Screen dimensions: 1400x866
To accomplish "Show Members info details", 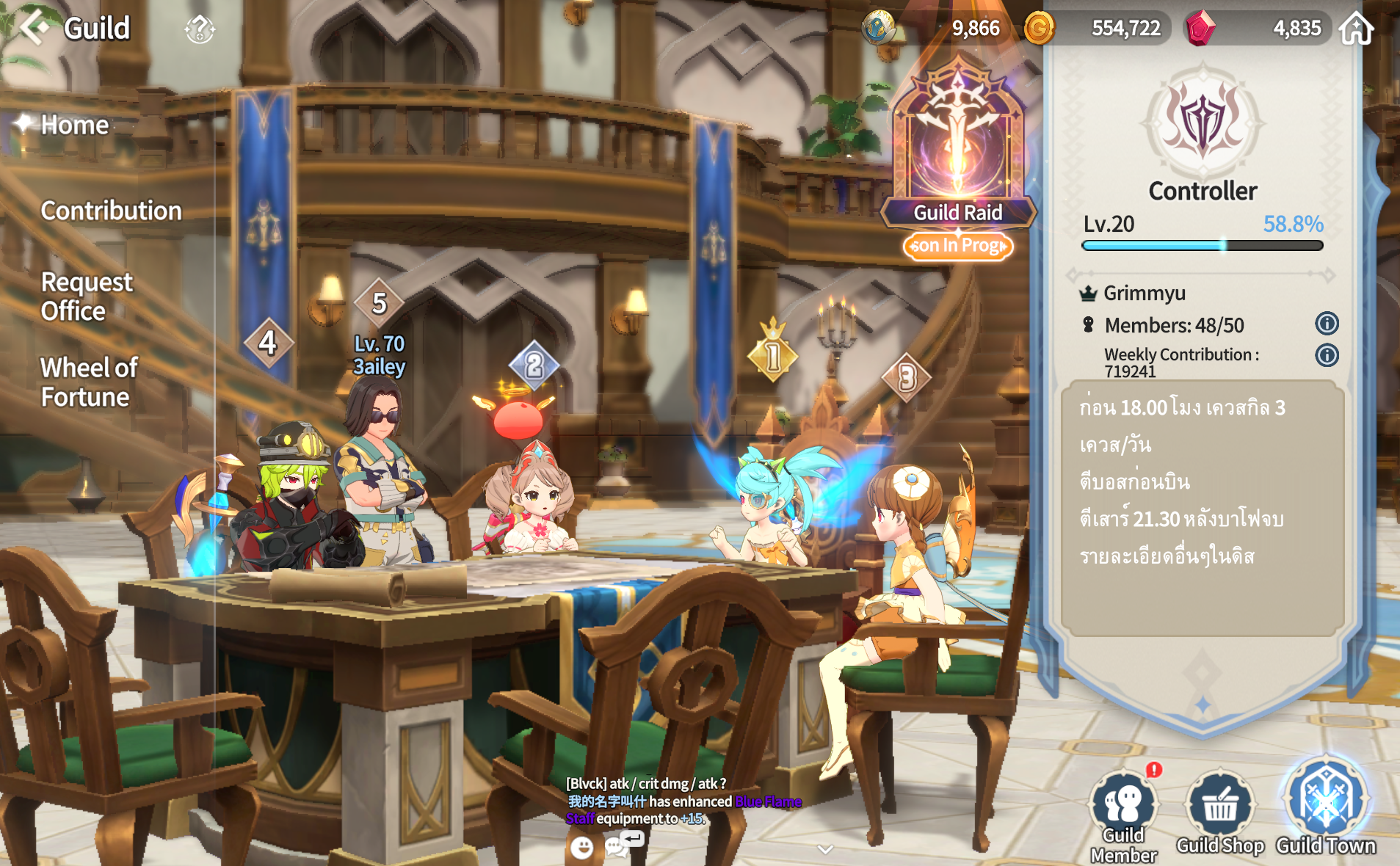I will click(x=1327, y=324).
